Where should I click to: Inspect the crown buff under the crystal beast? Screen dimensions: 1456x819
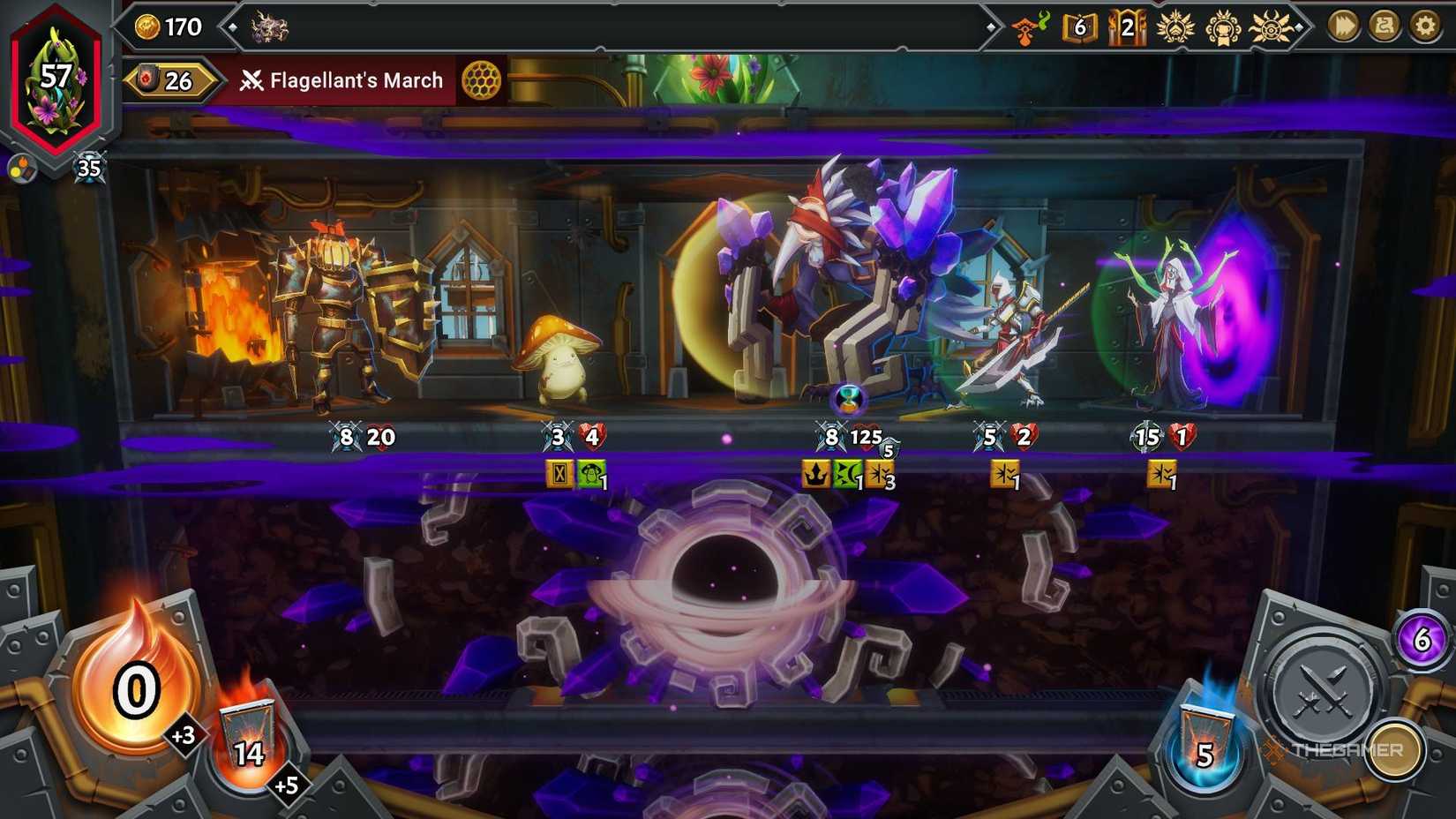click(815, 475)
